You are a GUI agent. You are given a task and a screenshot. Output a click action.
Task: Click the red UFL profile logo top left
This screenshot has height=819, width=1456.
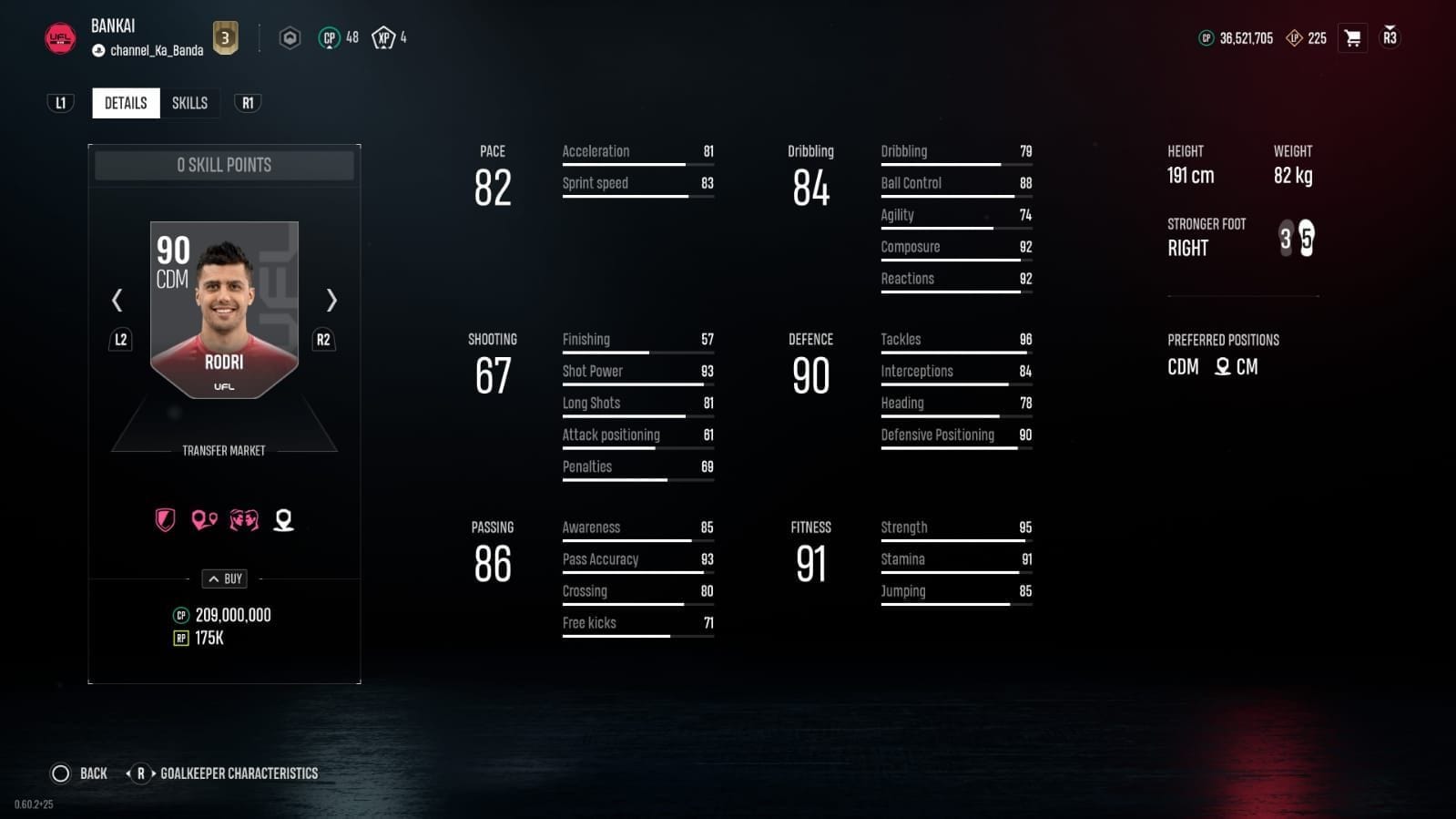pyautogui.click(x=59, y=37)
